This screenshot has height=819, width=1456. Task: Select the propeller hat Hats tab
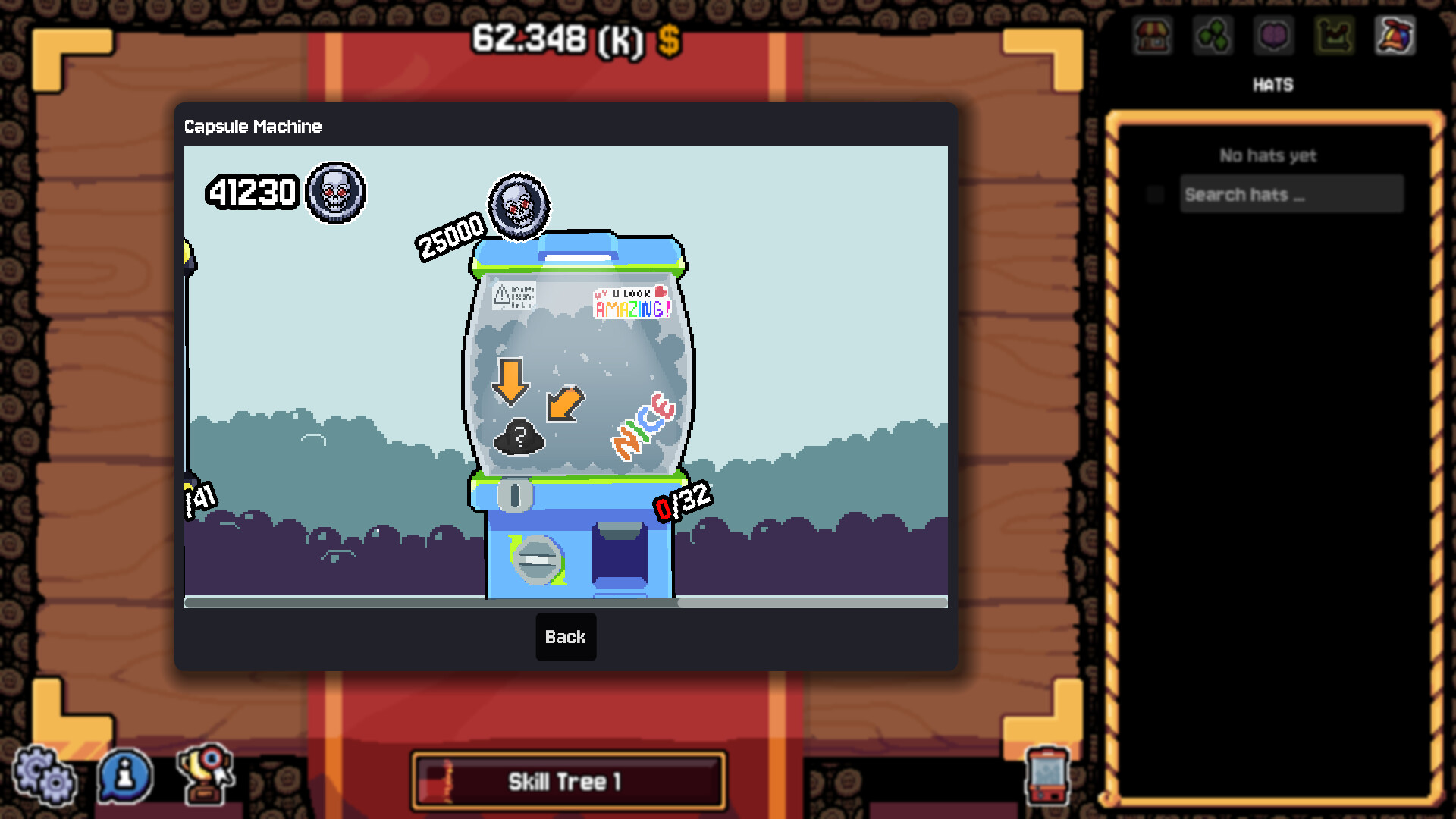(1395, 36)
